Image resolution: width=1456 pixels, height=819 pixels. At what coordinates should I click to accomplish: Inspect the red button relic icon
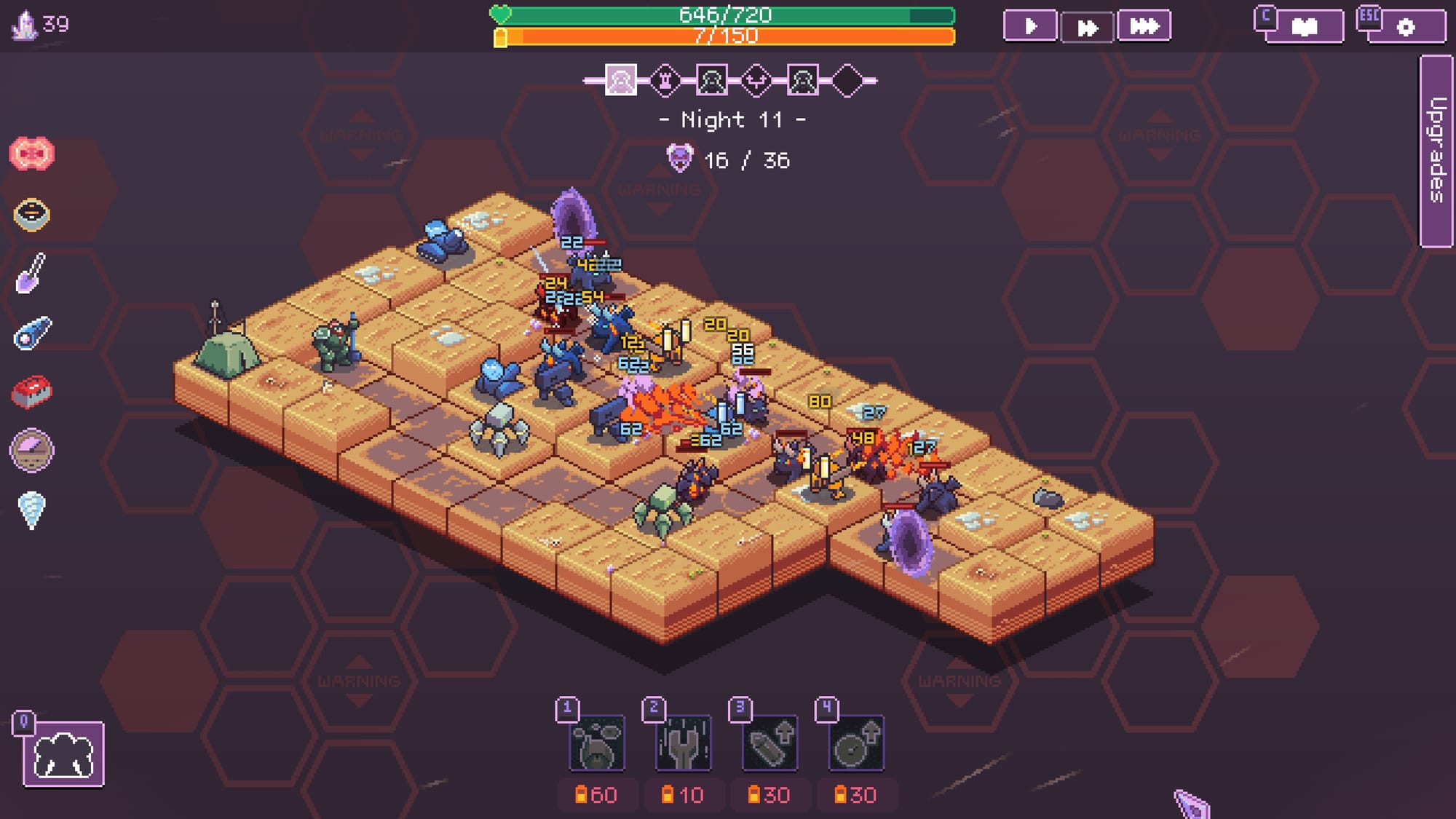(31, 392)
